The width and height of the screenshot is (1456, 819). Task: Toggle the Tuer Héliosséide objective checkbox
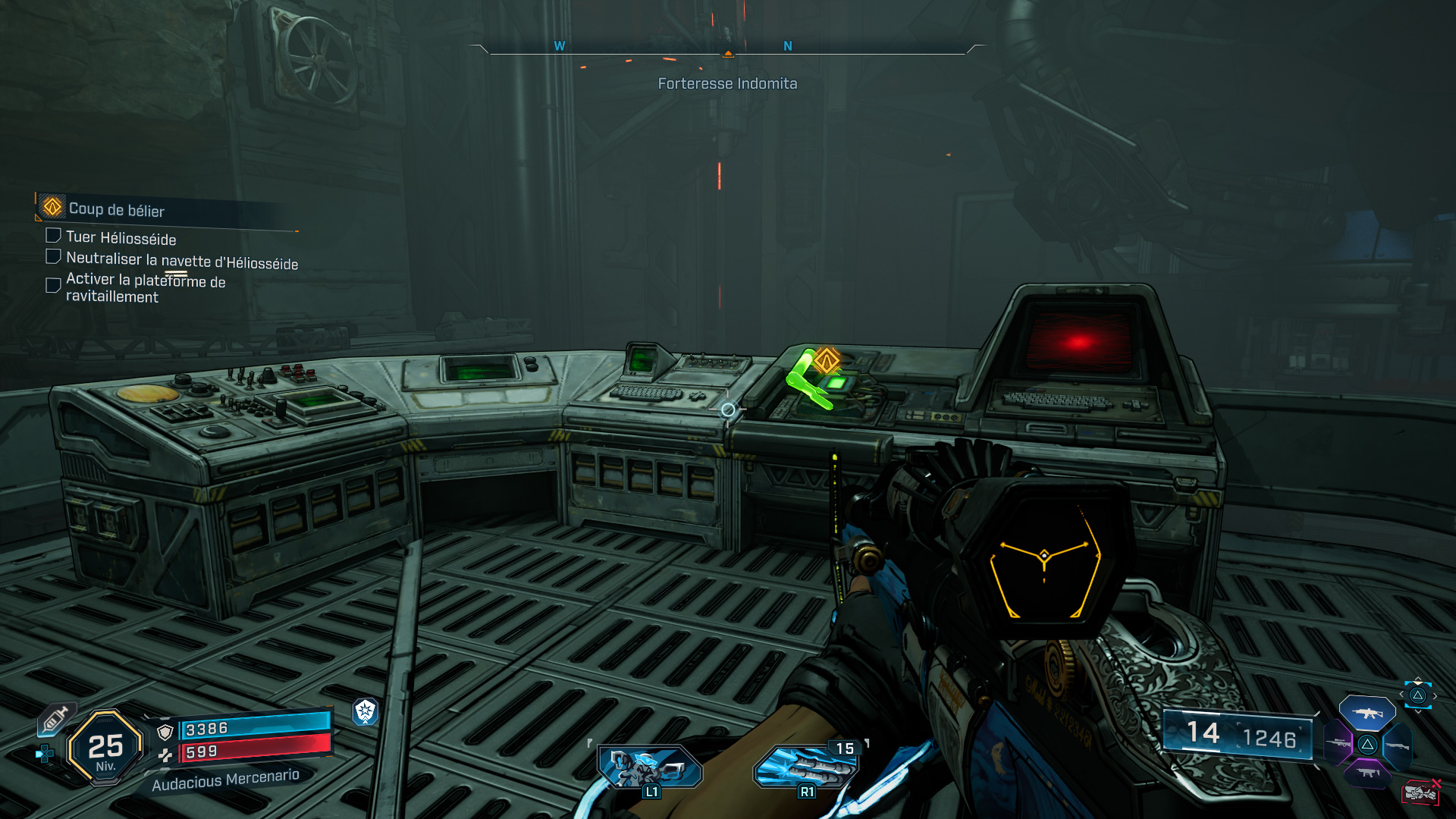click(x=53, y=236)
